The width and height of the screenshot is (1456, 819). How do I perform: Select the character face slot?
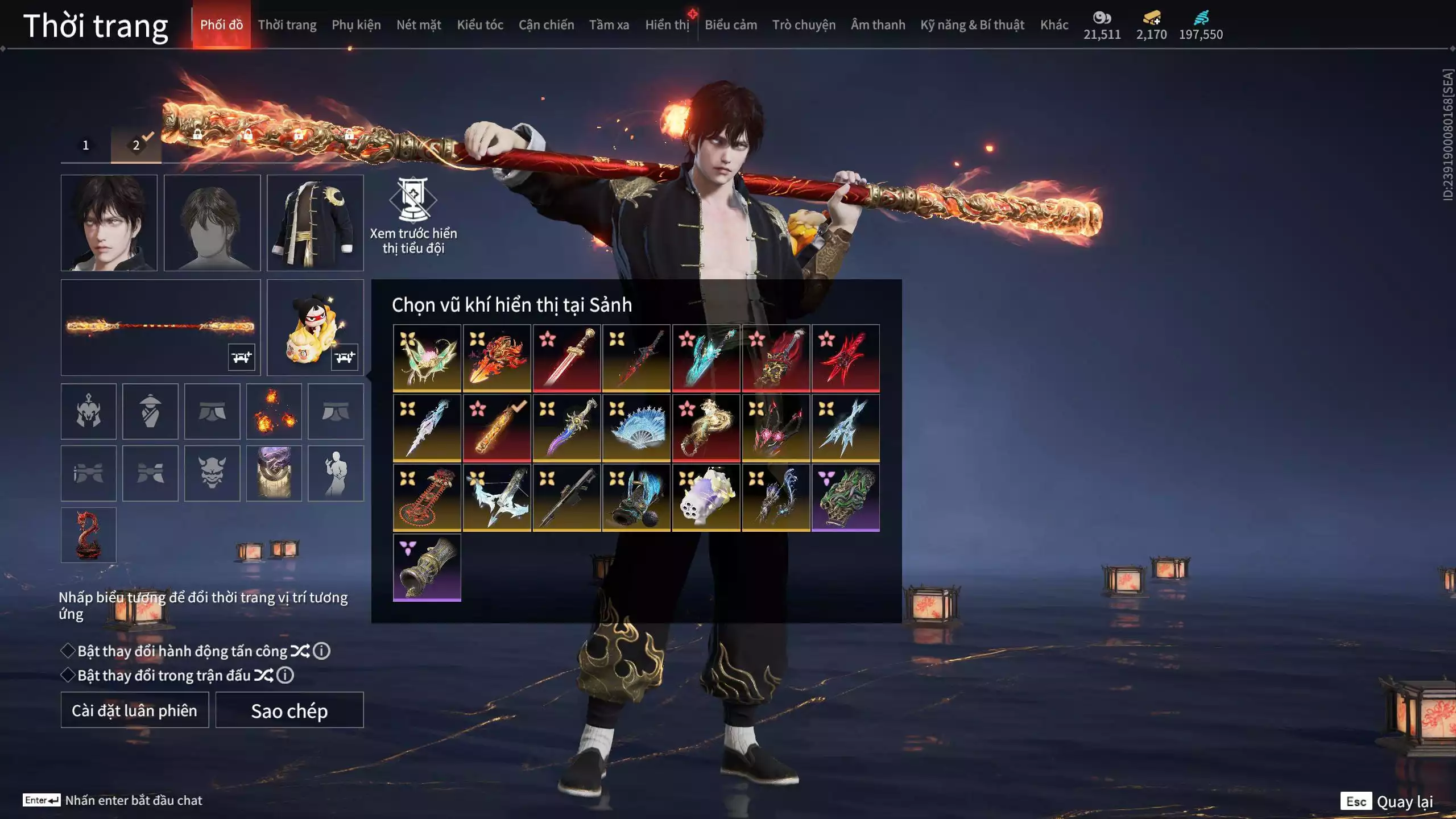click(109, 222)
